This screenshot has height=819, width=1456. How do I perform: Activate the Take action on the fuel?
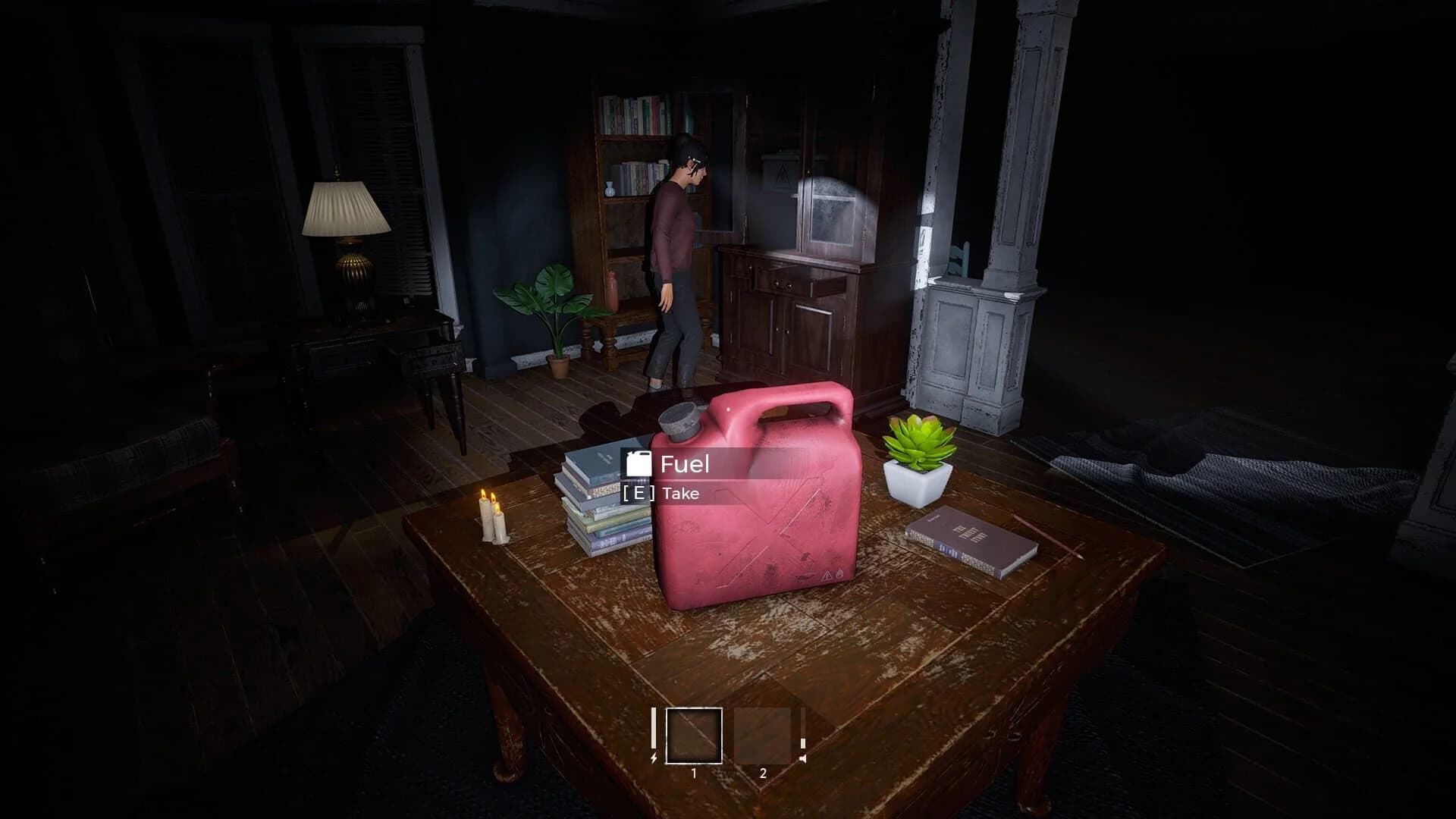679,493
